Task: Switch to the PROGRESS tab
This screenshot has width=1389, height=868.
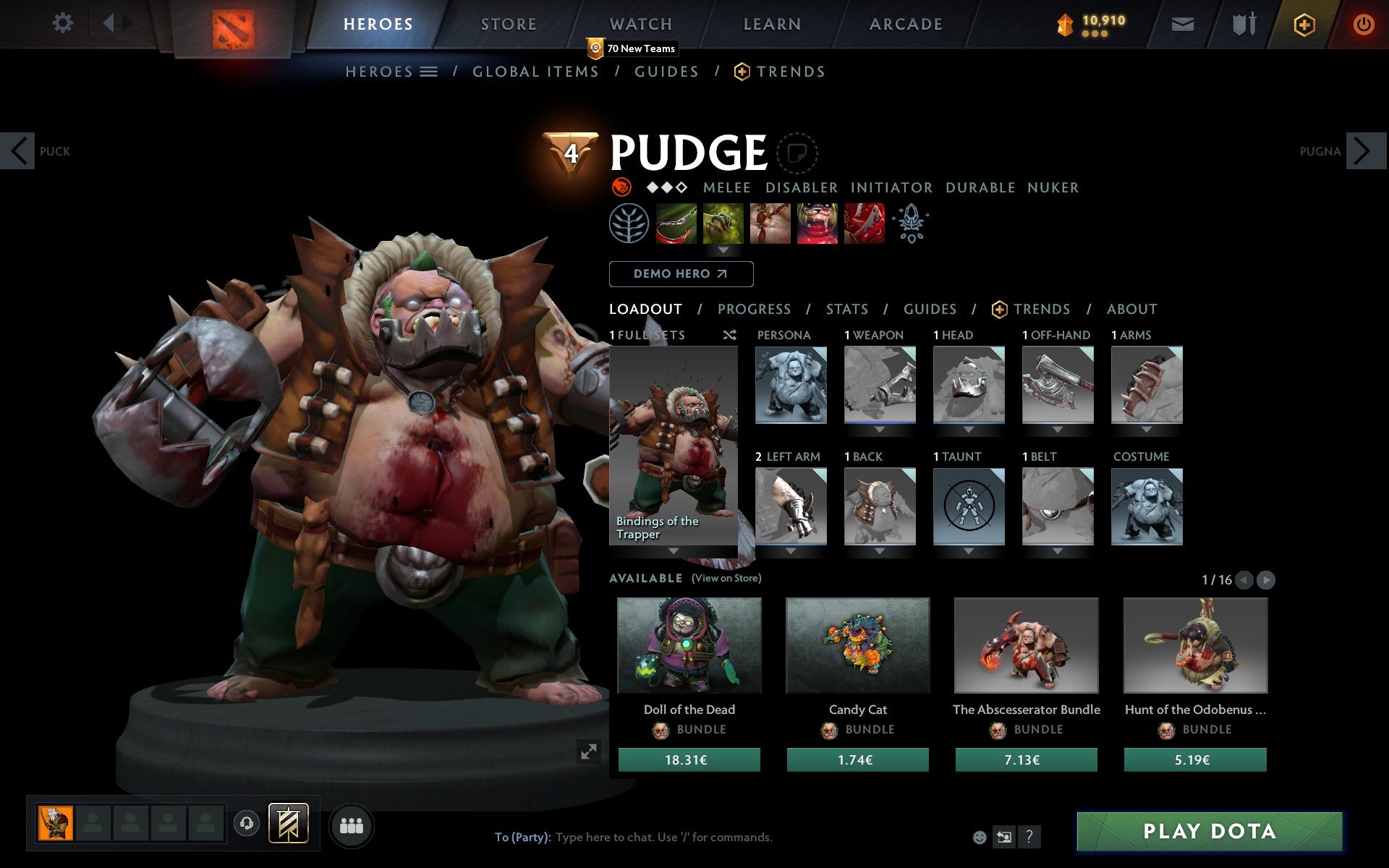Action: tap(754, 309)
